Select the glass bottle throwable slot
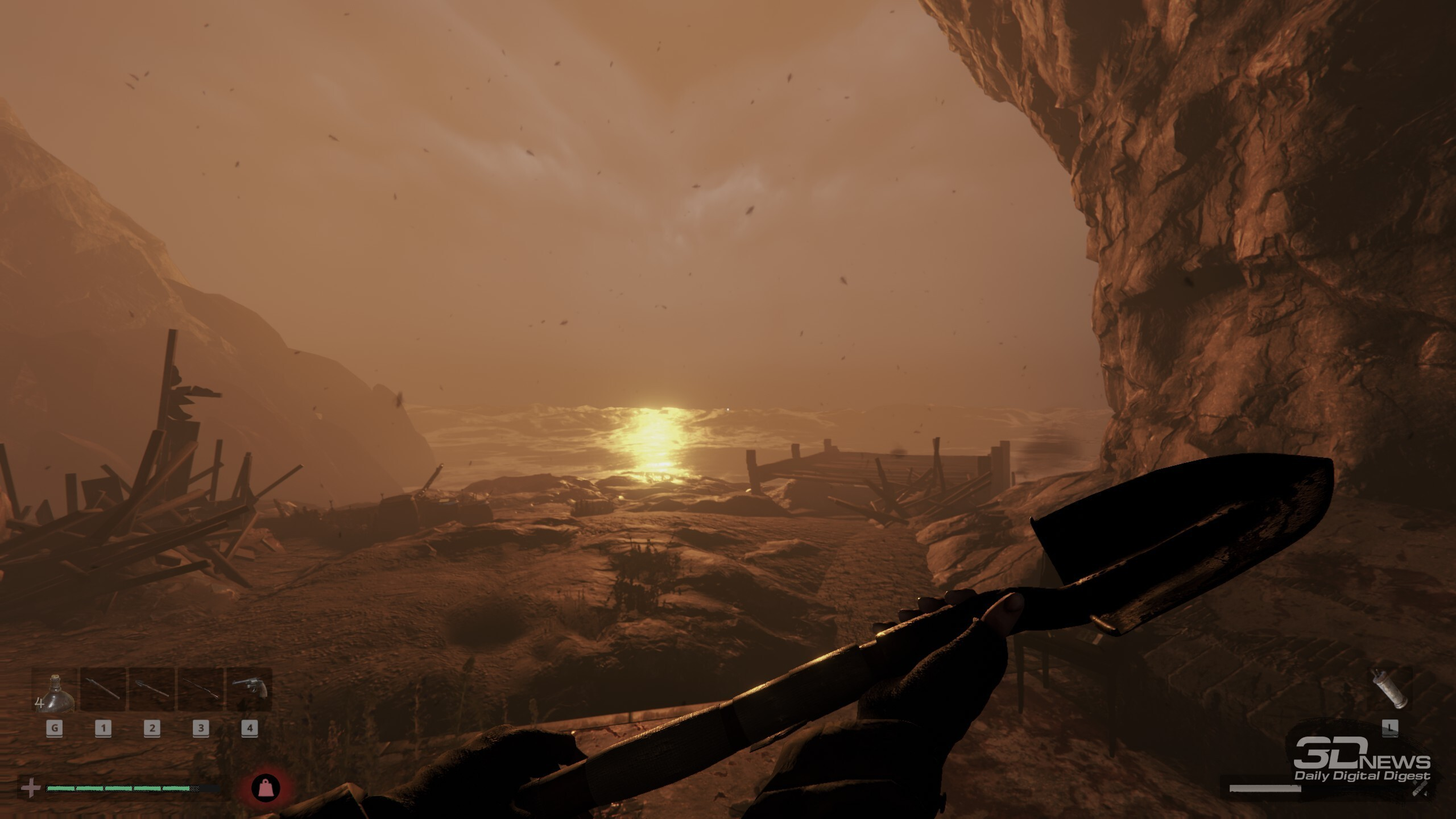Image resolution: width=1456 pixels, height=819 pixels. (x=55, y=689)
